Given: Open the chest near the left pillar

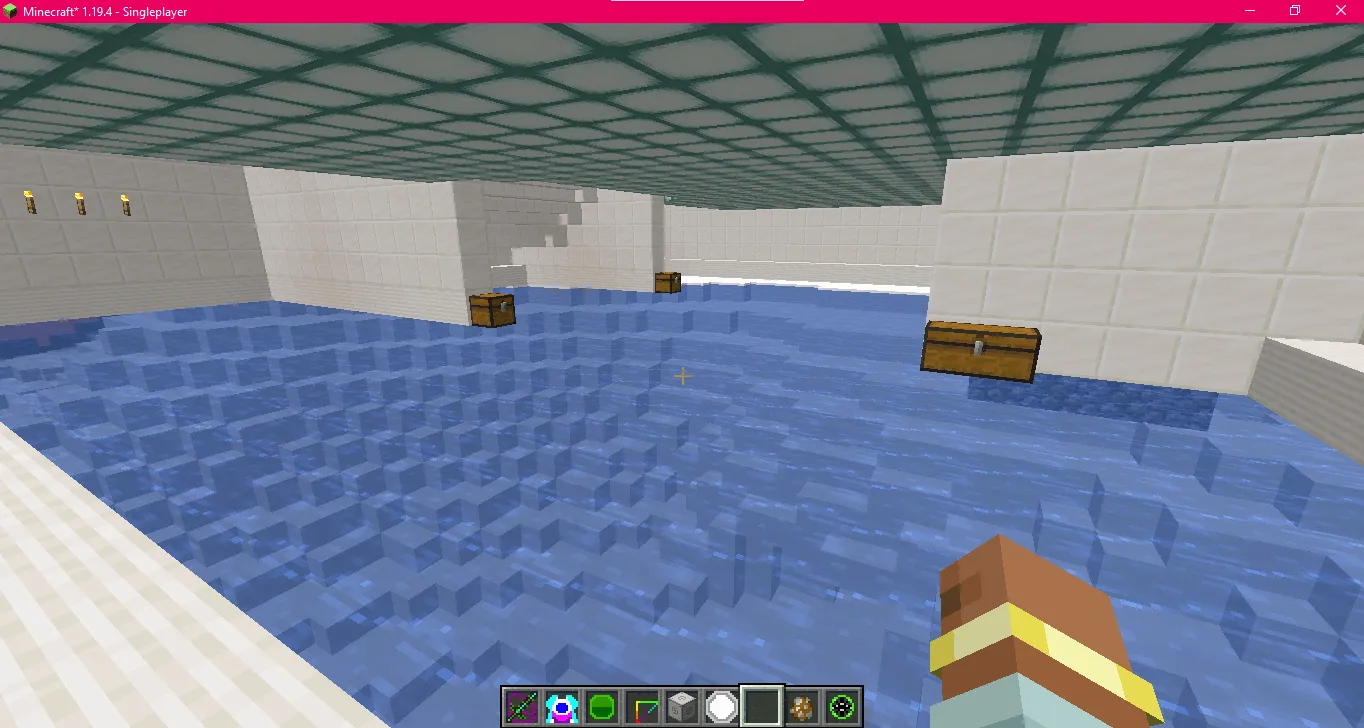Looking at the screenshot, I should (494, 309).
